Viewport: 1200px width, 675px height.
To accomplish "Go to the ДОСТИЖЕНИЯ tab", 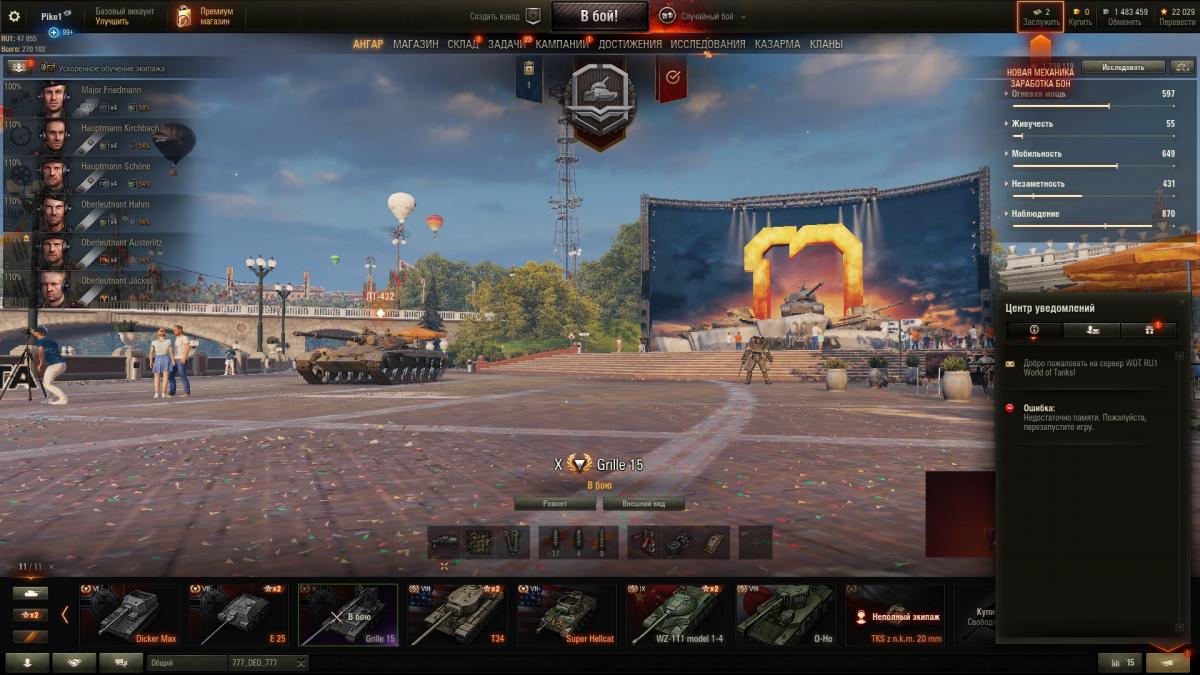I will click(630, 44).
